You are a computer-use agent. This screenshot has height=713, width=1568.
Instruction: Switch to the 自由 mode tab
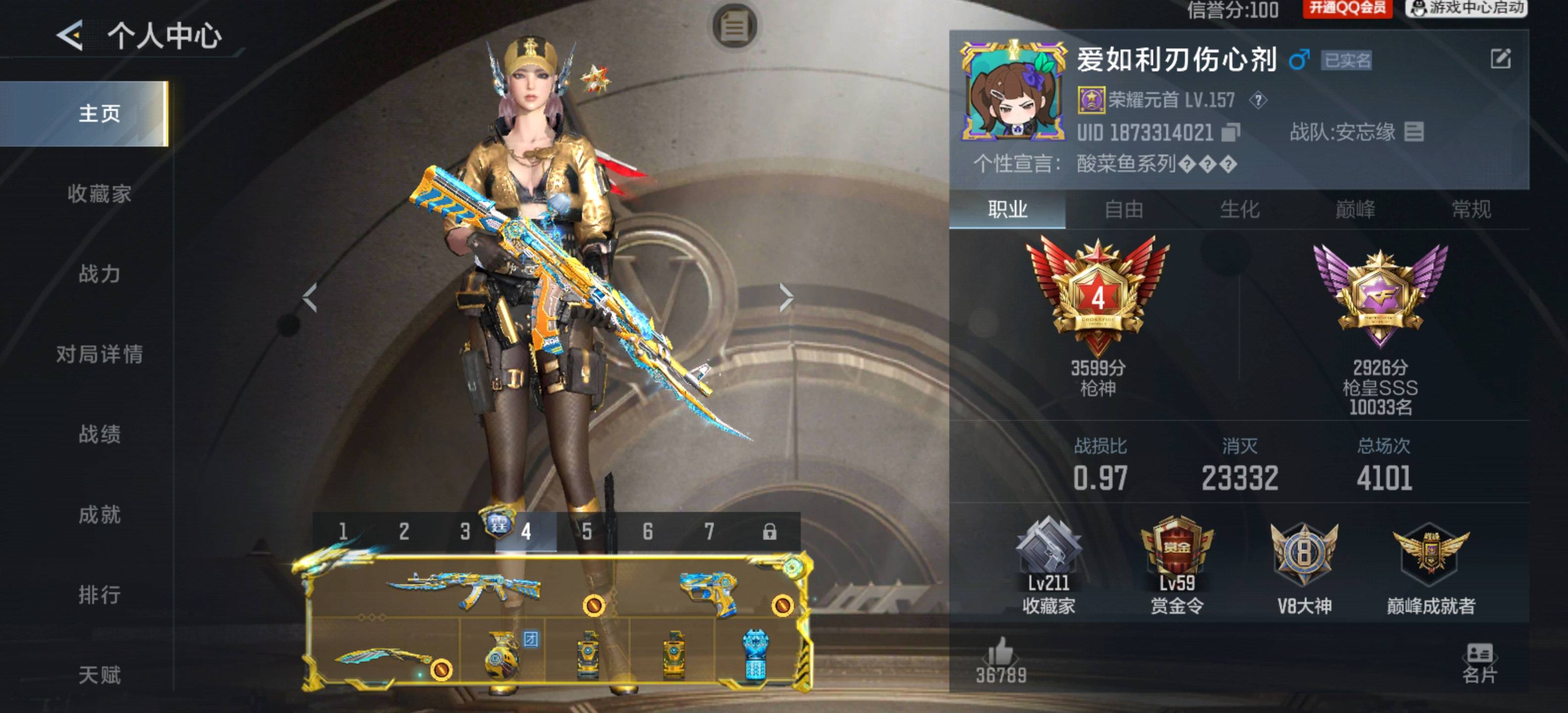[1124, 209]
